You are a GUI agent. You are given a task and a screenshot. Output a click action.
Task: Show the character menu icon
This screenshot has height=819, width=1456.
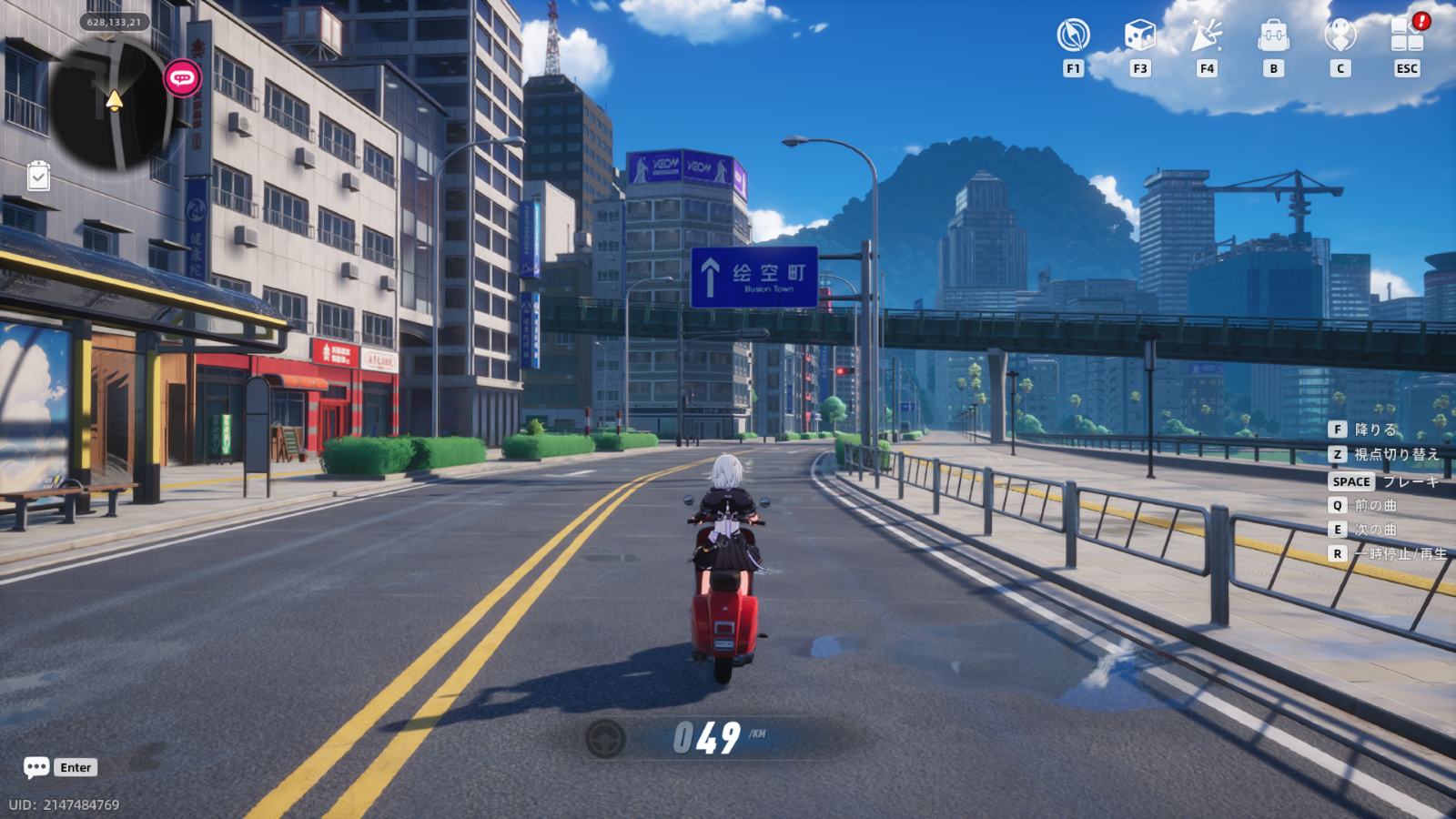[x=1340, y=36]
